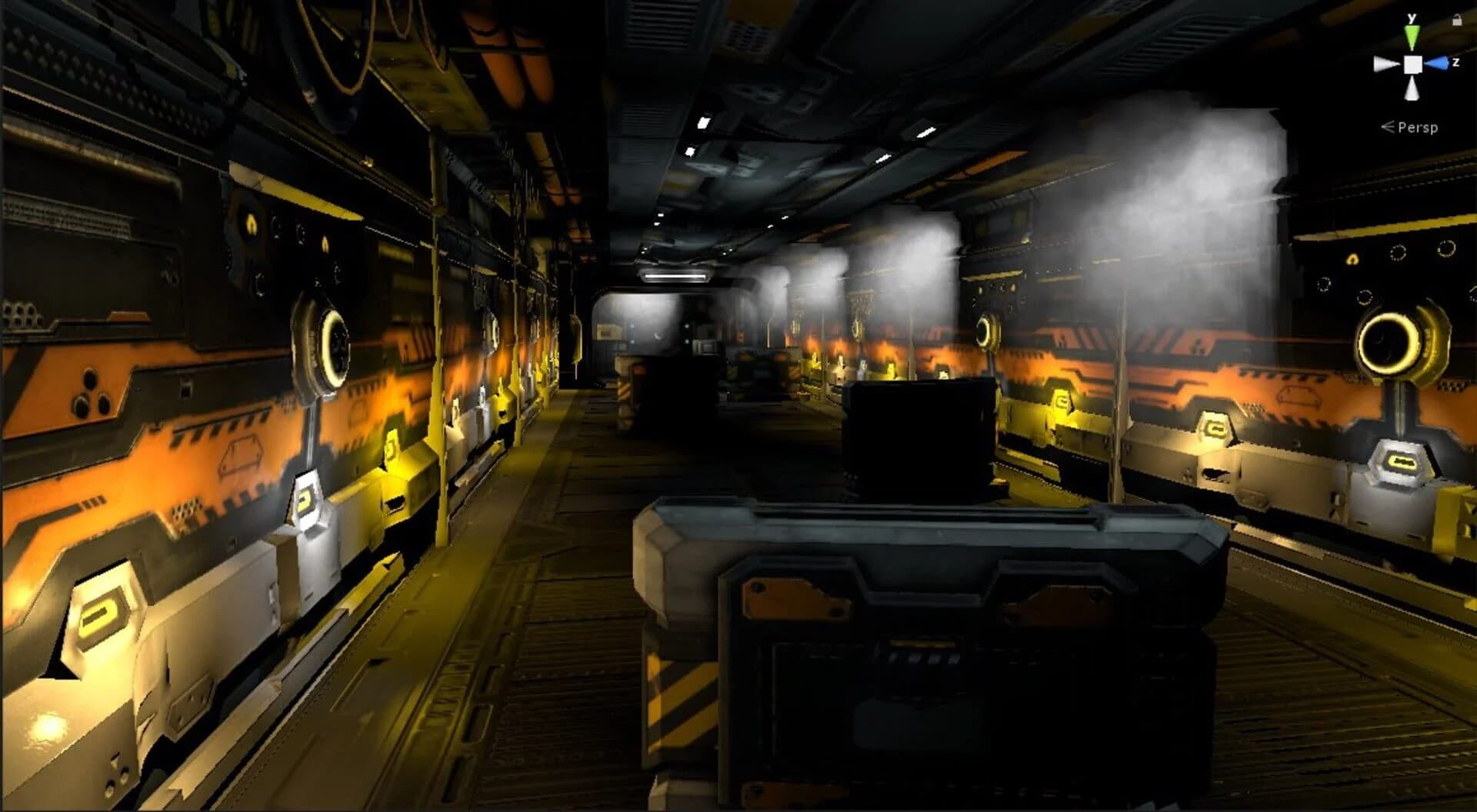Click the z axis label on the scene gizmo

pos(1456,62)
